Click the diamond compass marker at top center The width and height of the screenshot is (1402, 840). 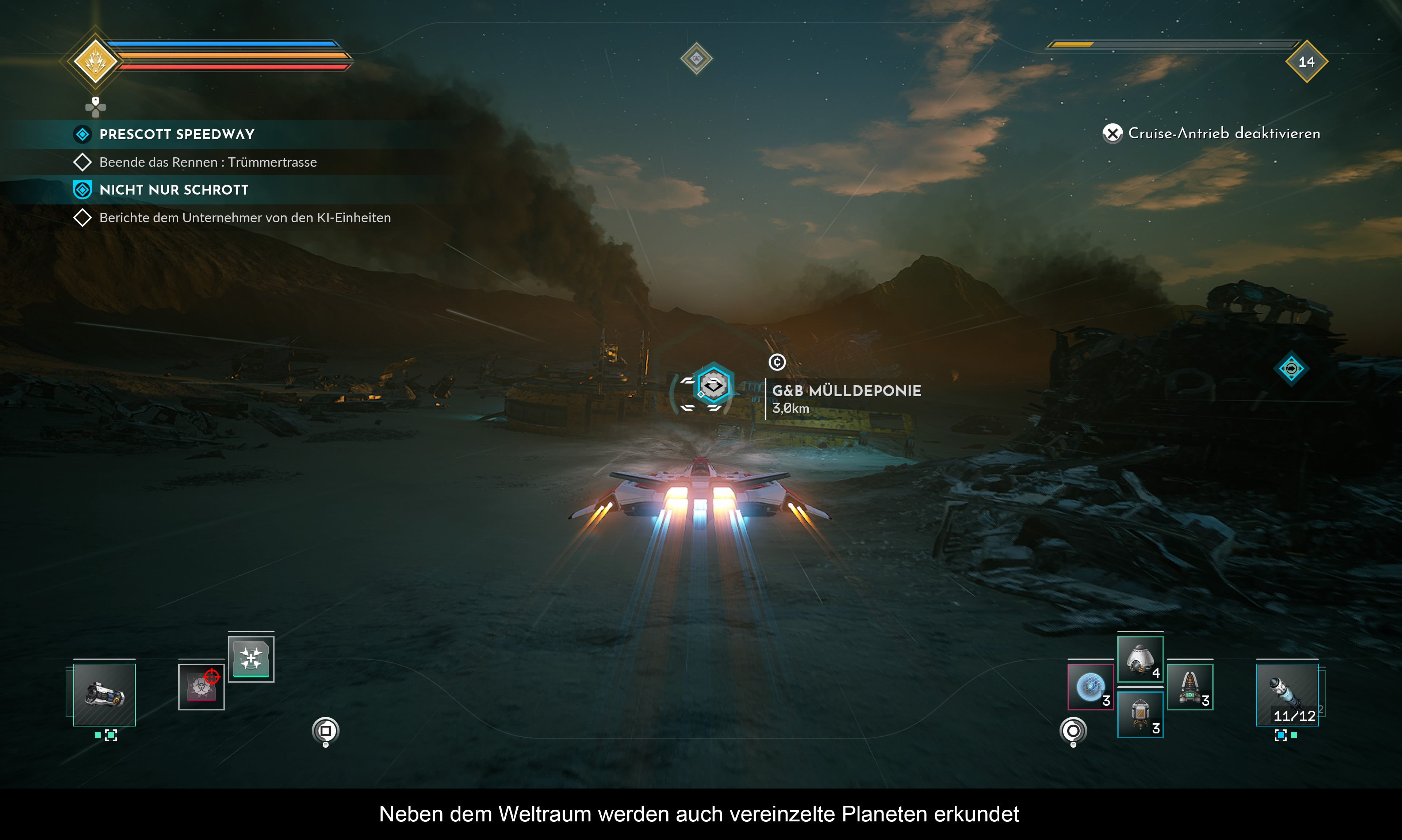(x=696, y=58)
